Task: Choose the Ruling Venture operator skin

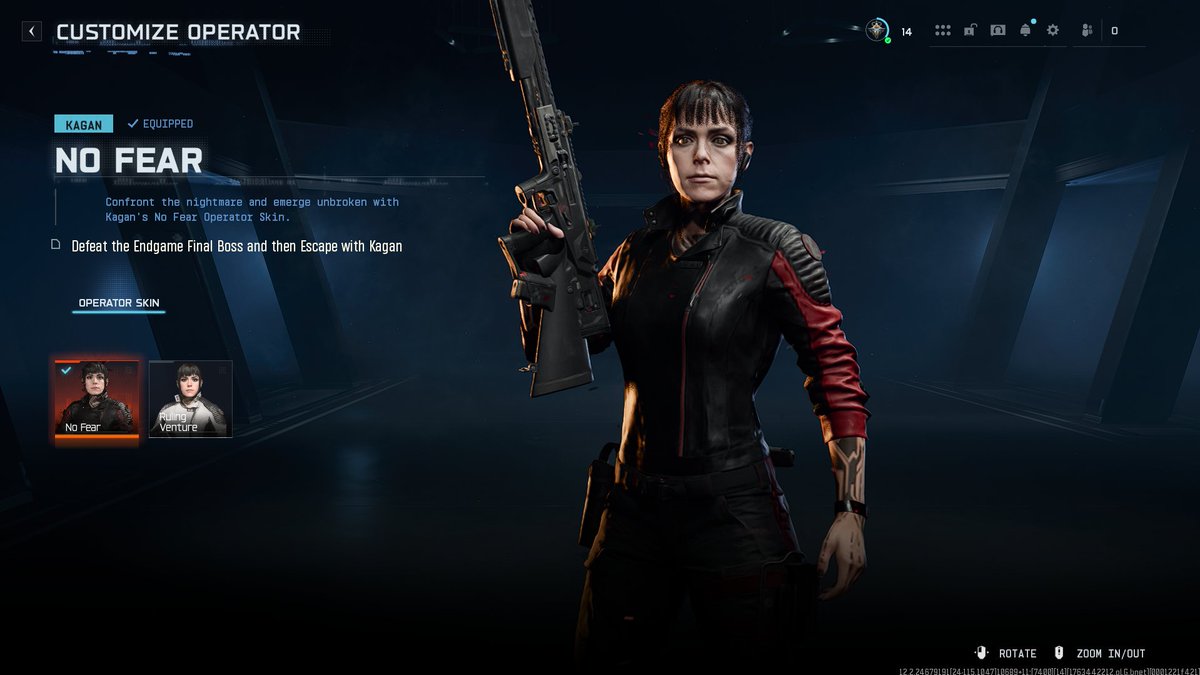Action: (x=191, y=399)
